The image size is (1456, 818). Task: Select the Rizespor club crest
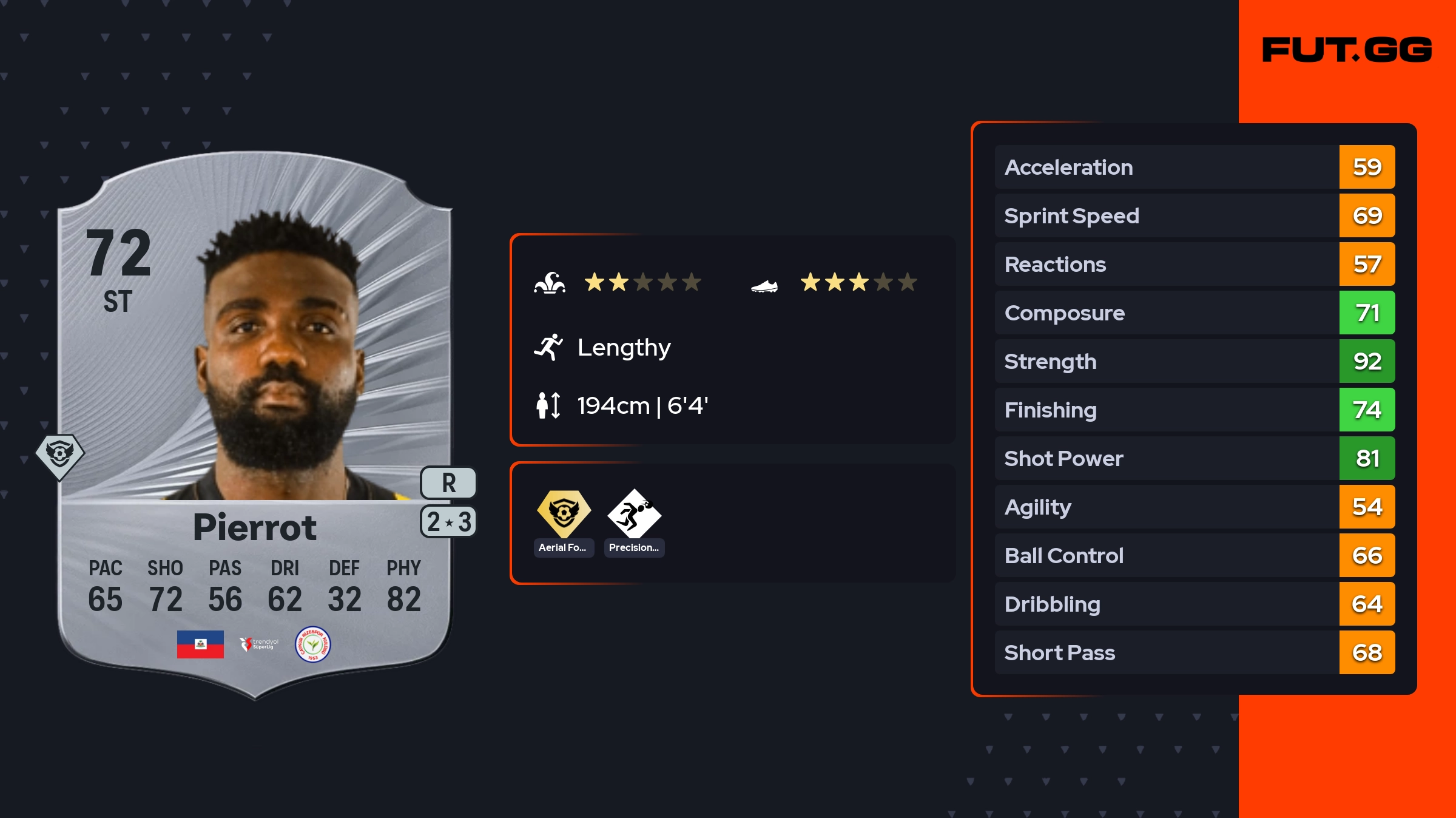(x=312, y=644)
